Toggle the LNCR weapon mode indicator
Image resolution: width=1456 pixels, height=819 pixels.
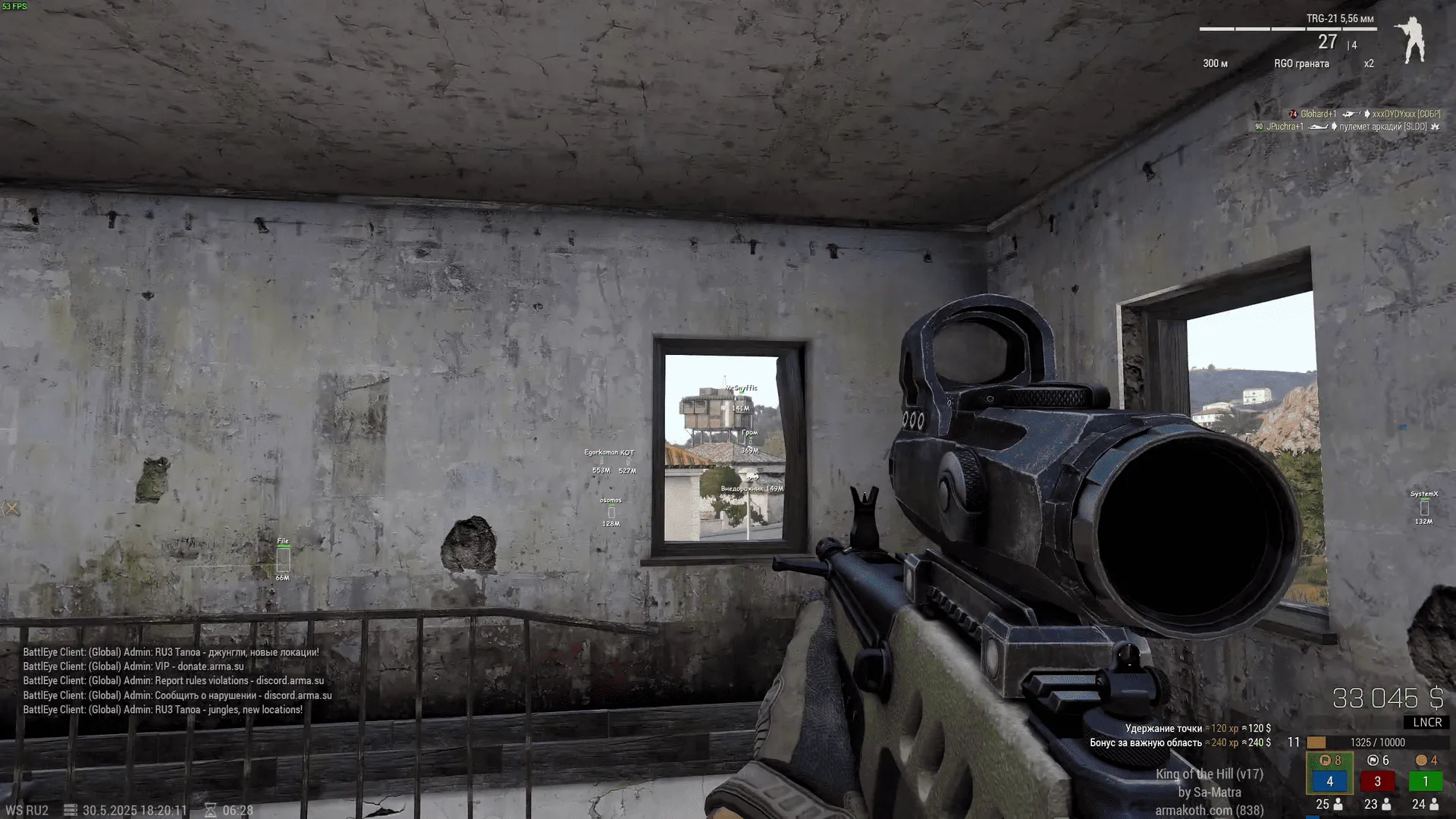click(1429, 723)
